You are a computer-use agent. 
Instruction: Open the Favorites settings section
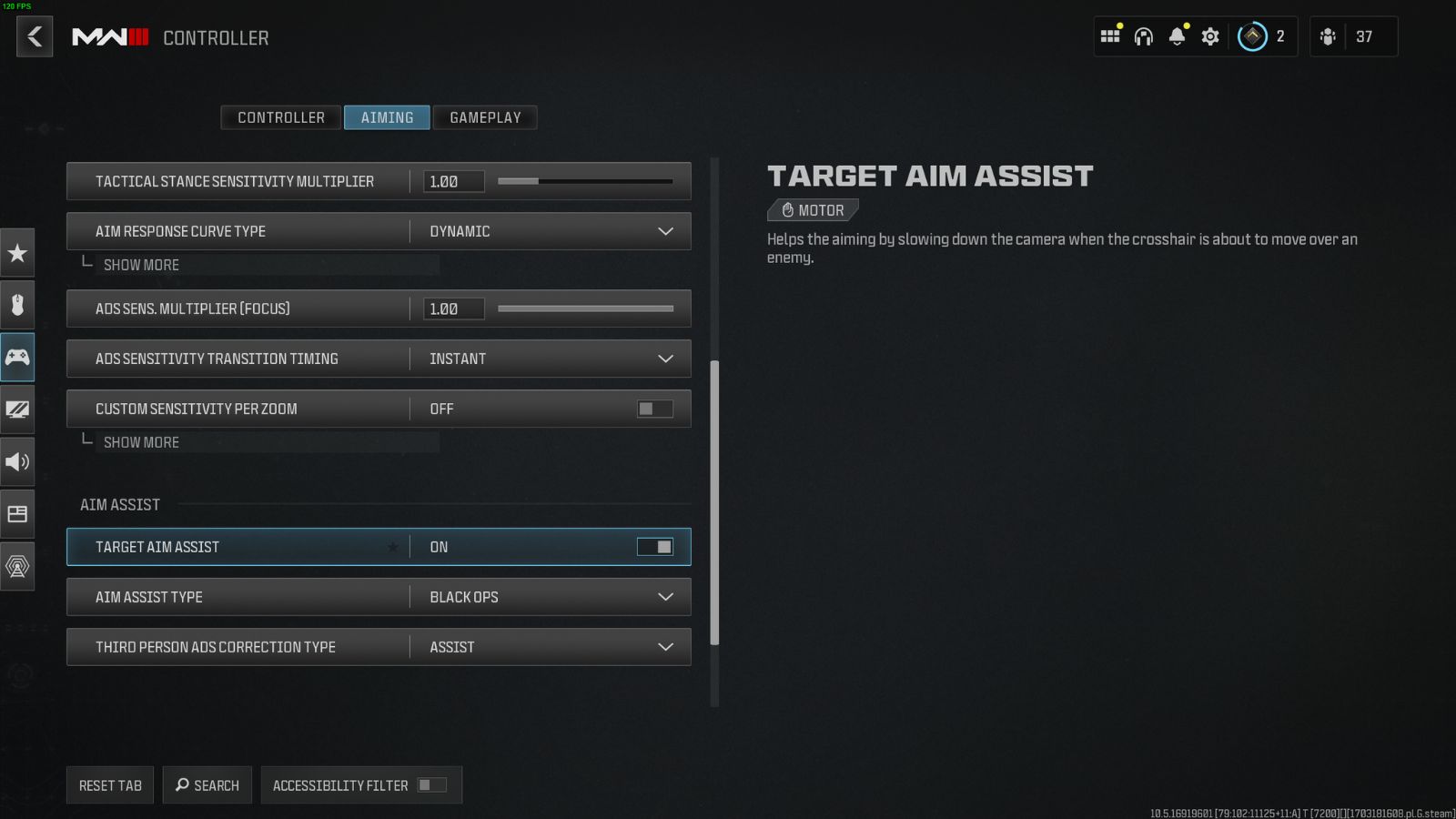[17, 254]
